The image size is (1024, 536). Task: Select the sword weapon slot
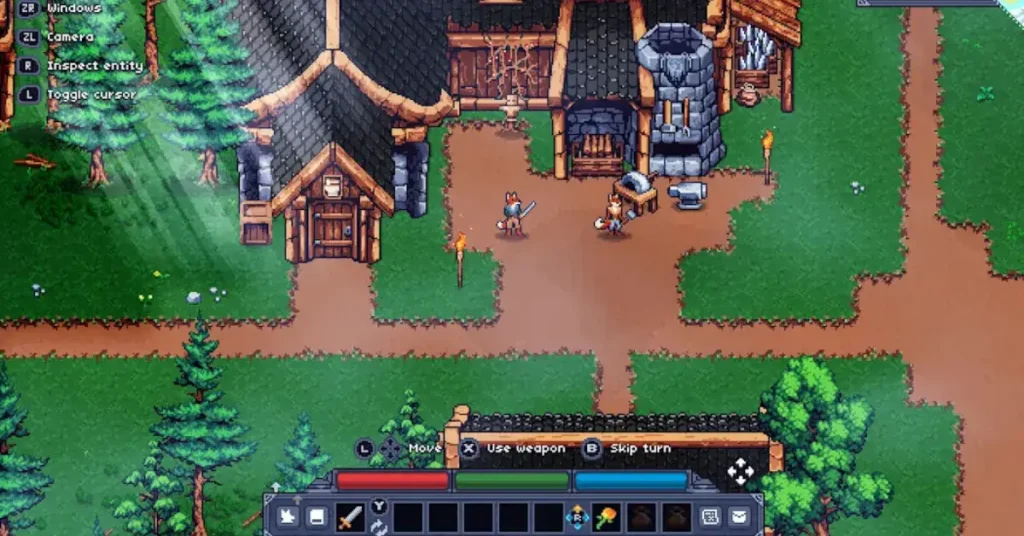point(350,518)
